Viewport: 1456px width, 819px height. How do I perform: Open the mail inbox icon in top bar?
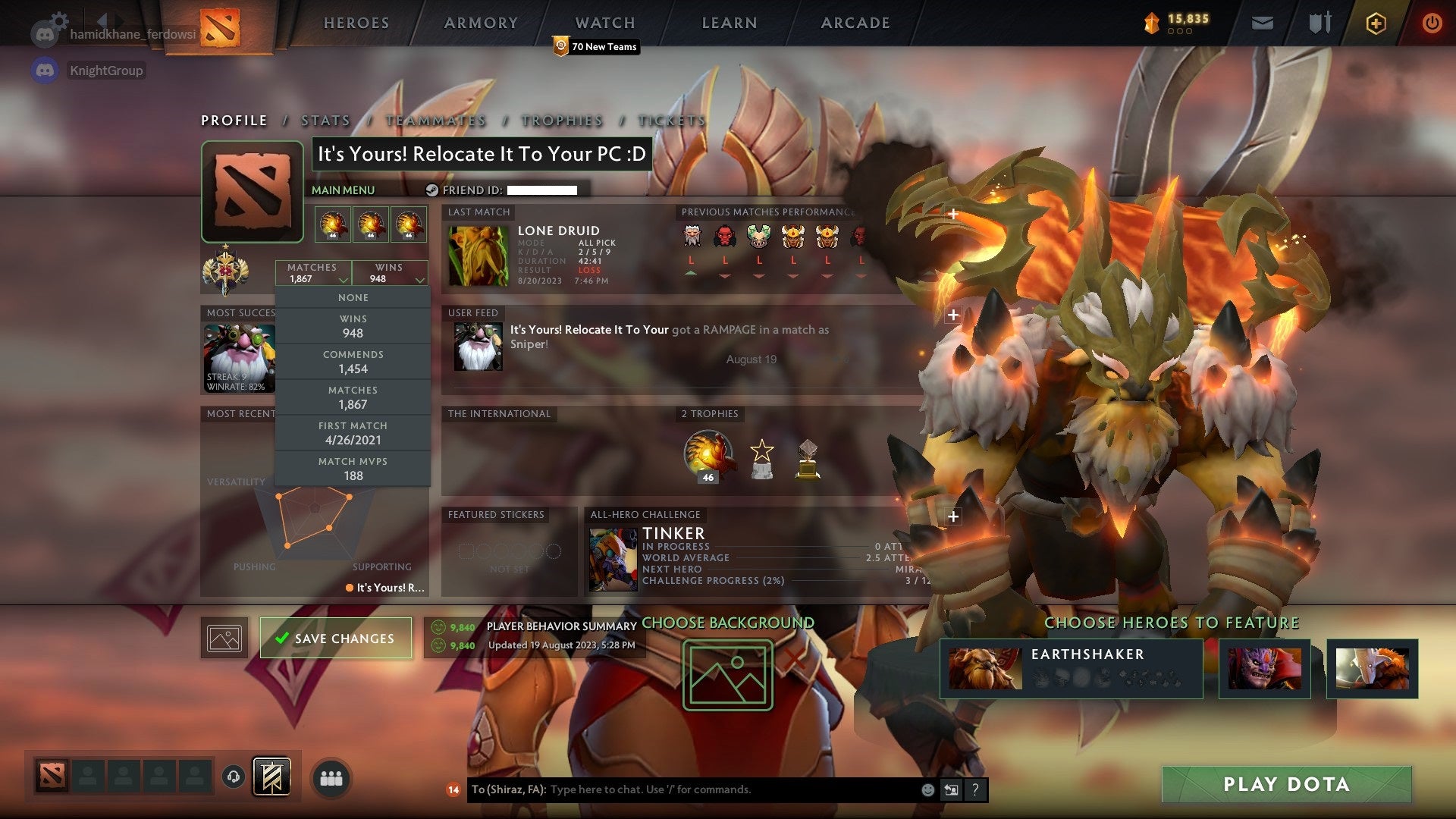click(1263, 23)
